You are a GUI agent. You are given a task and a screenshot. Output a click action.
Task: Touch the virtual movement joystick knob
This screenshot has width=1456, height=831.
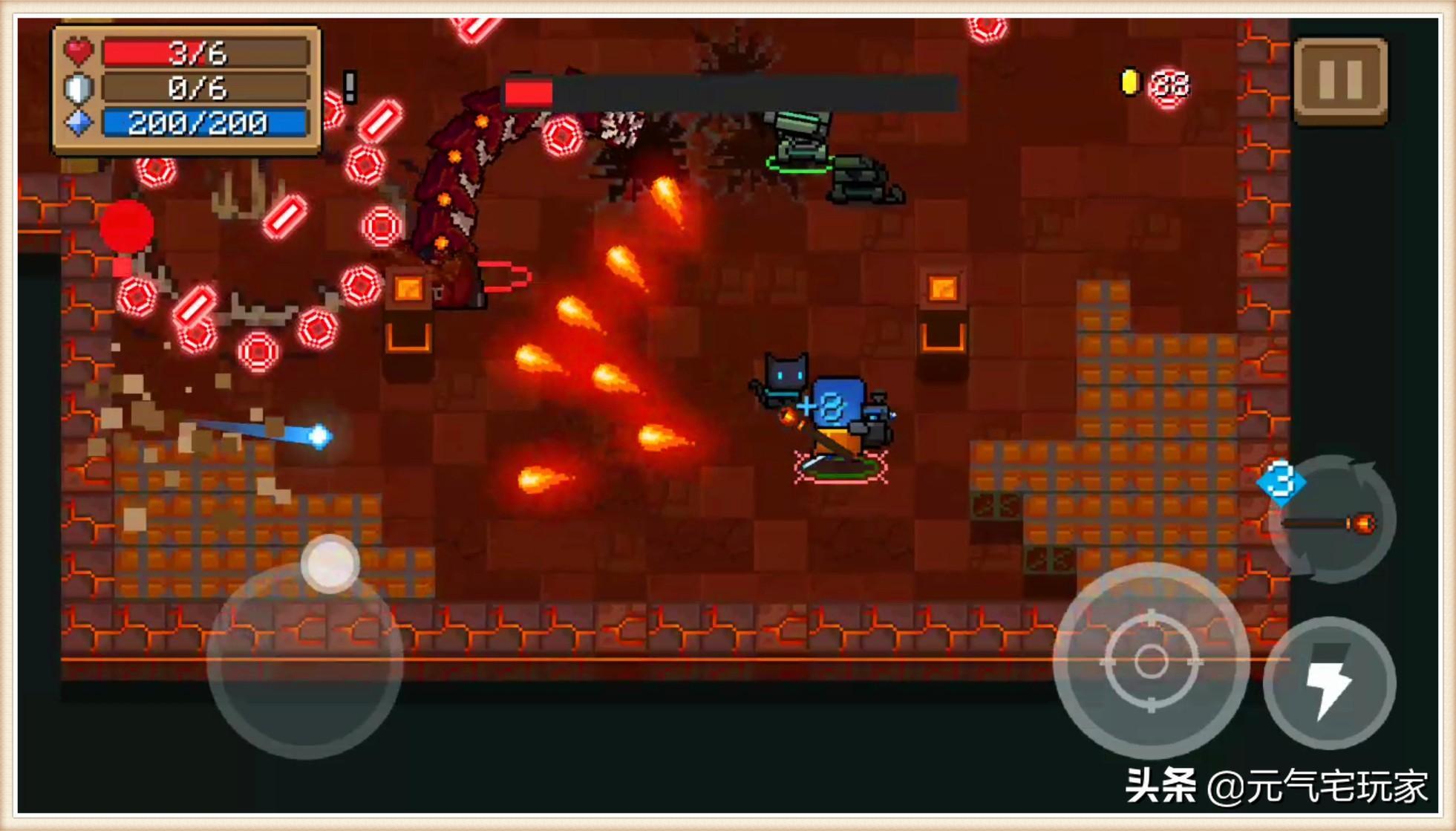(x=330, y=564)
